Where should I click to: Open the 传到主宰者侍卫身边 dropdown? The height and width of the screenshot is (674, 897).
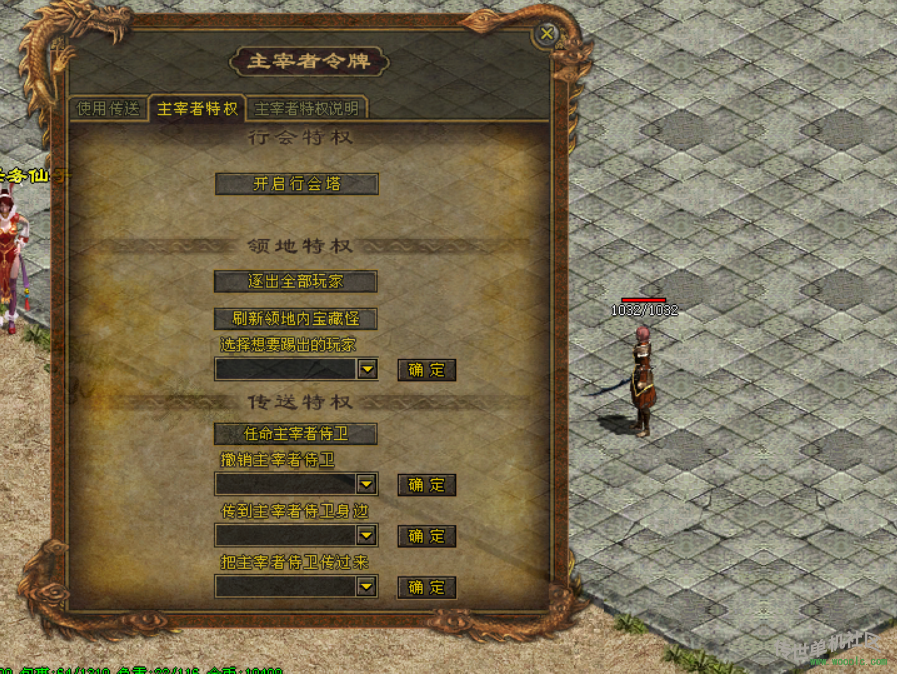click(x=367, y=537)
